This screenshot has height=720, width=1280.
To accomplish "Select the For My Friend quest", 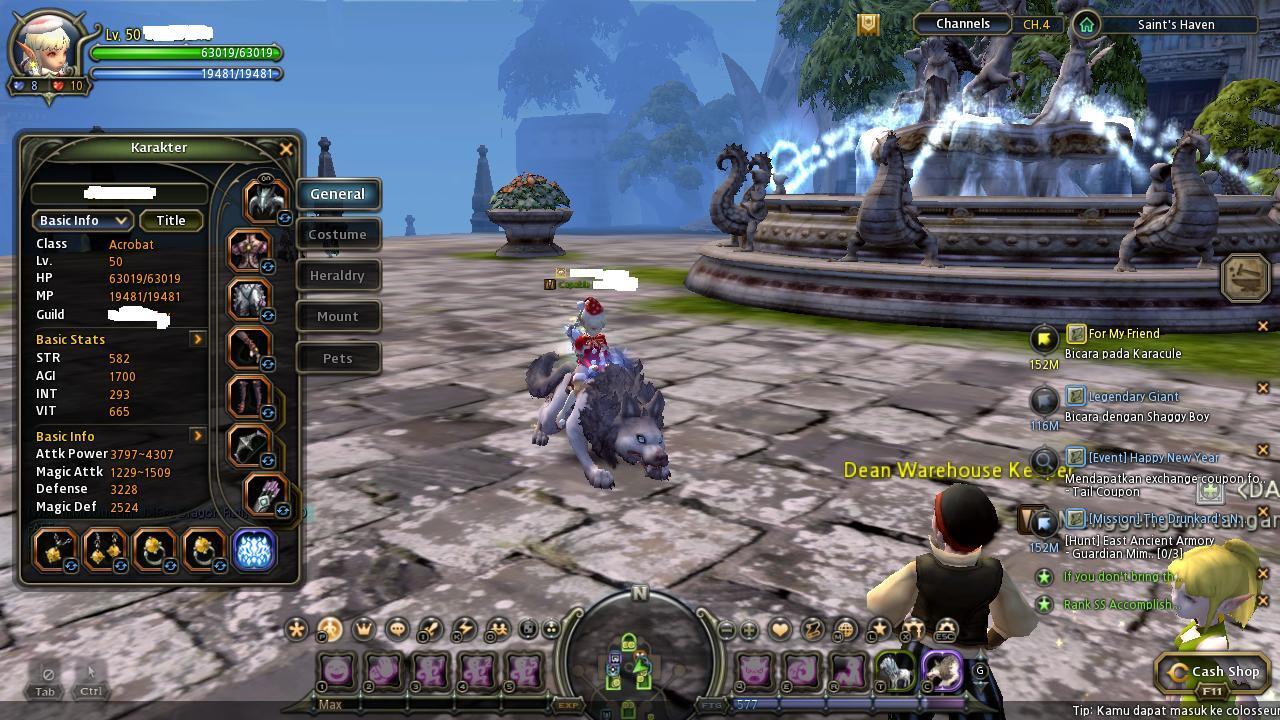I will 1124,334.
